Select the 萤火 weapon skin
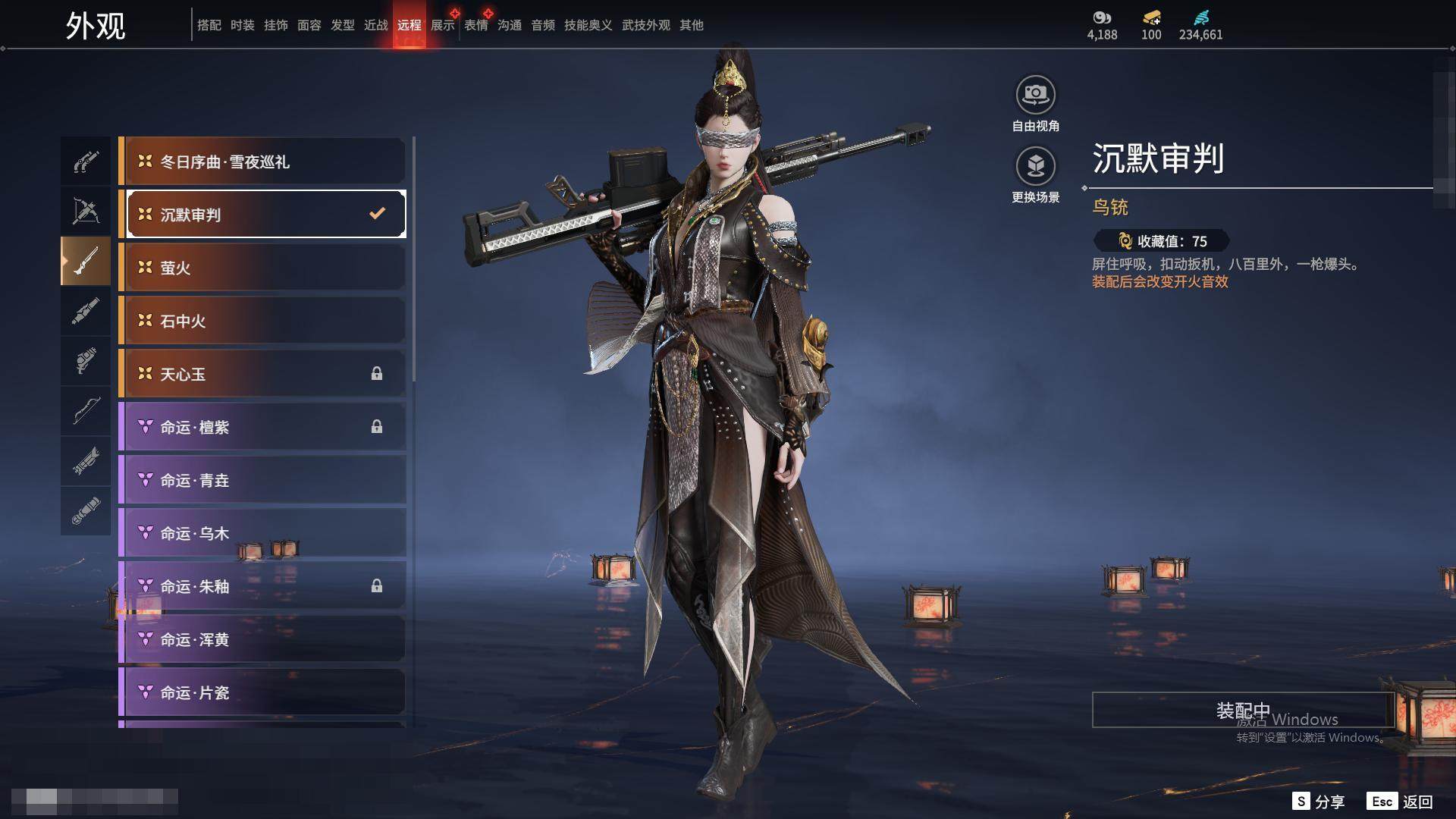The height and width of the screenshot is (819, 1456). click(x=264, y=268)
